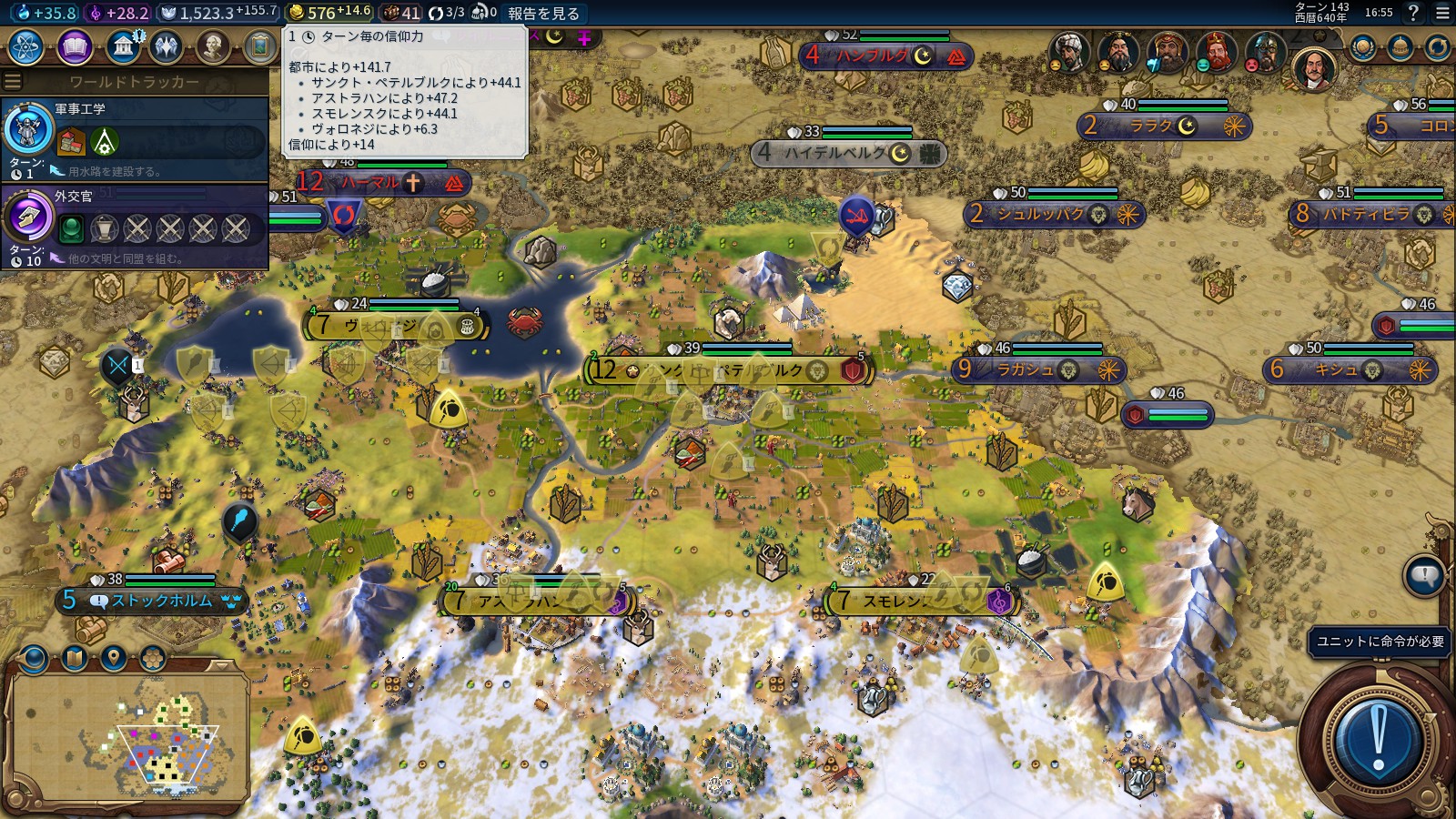Viewport: 1456px width, 819px height.
Task: Open the lens selector globe on the minimap
Action: point(32,659)
